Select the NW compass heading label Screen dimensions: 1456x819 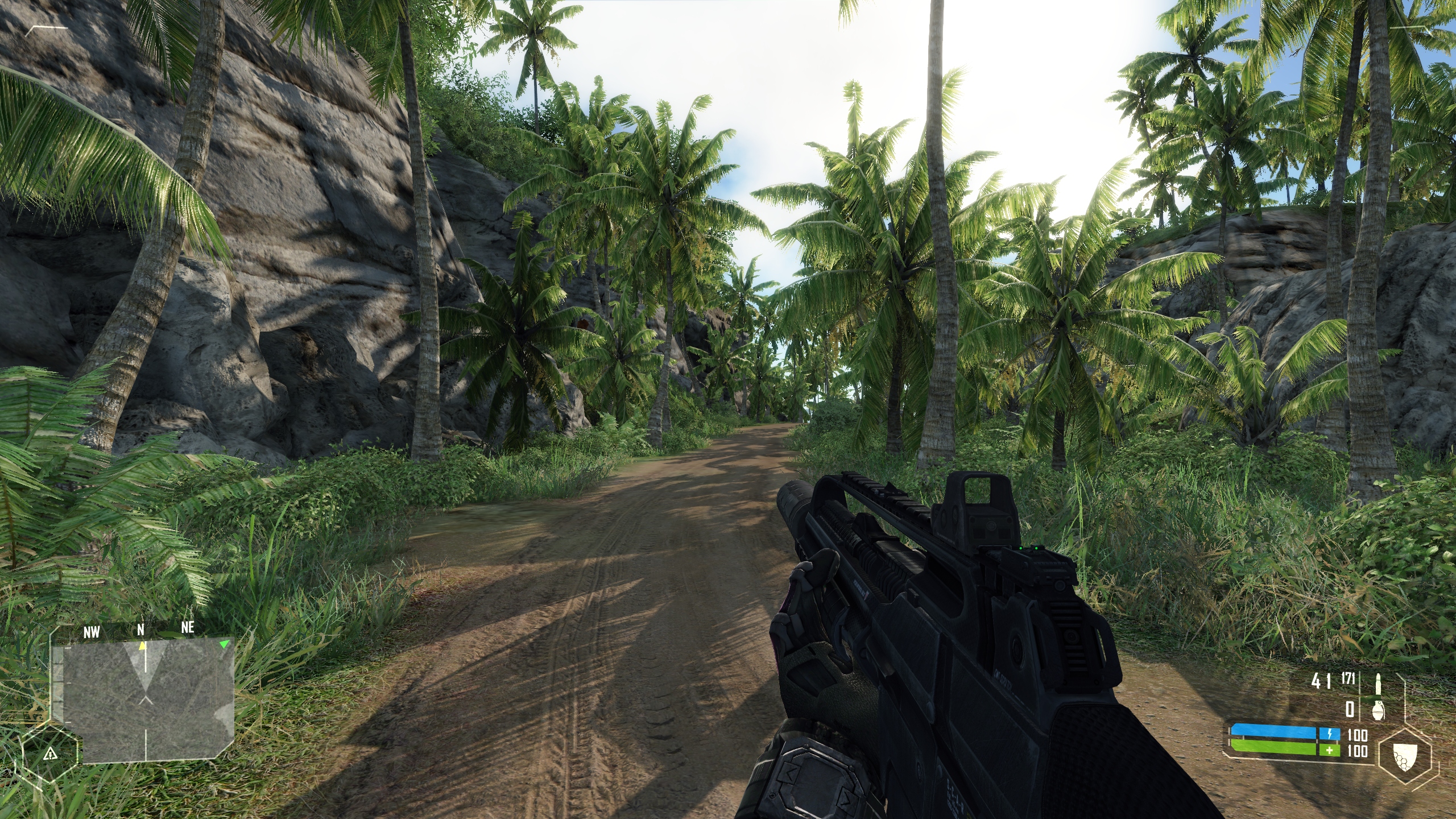[x=92, y=631]
